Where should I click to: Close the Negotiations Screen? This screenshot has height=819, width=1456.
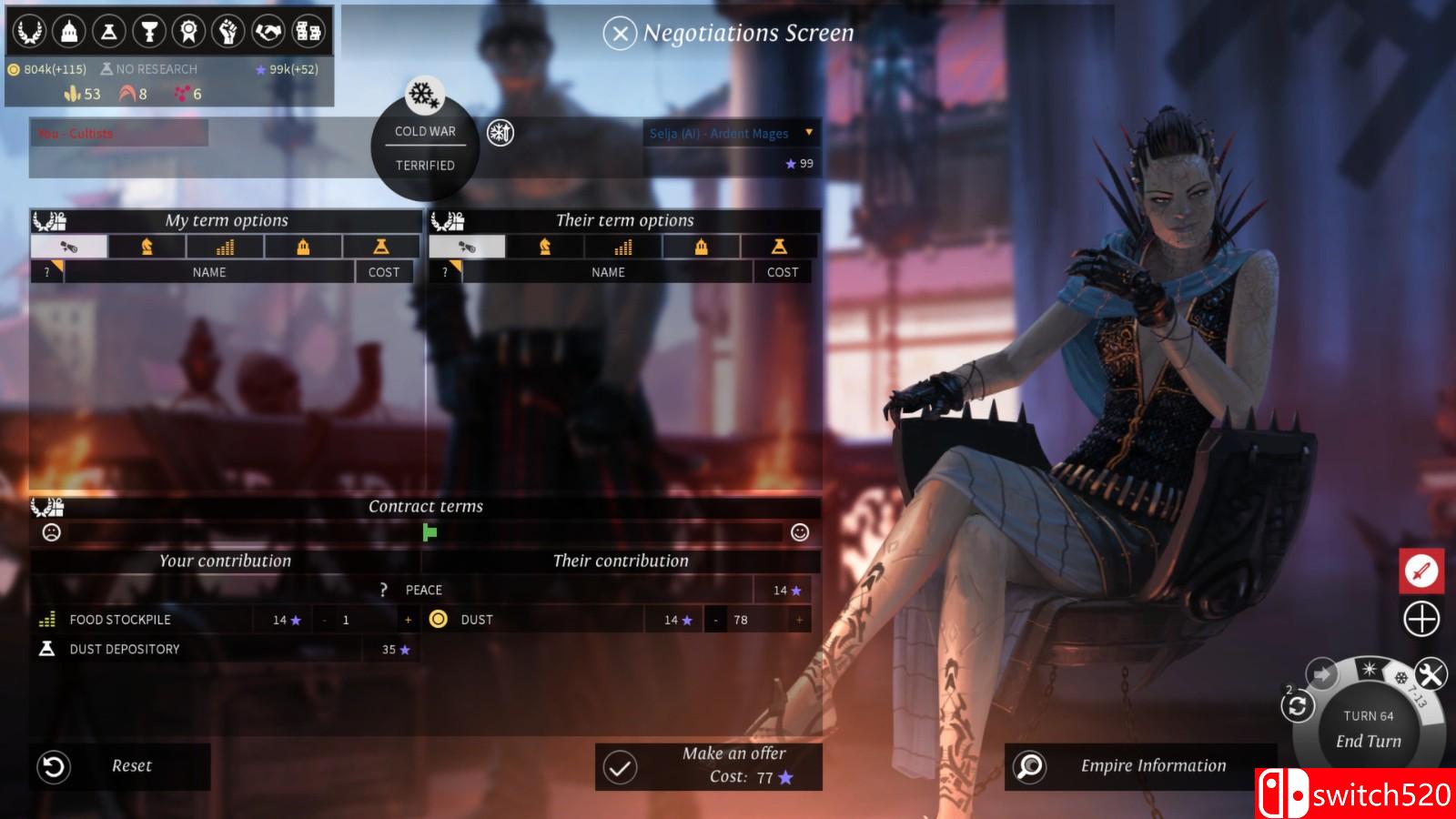point(620,35)
